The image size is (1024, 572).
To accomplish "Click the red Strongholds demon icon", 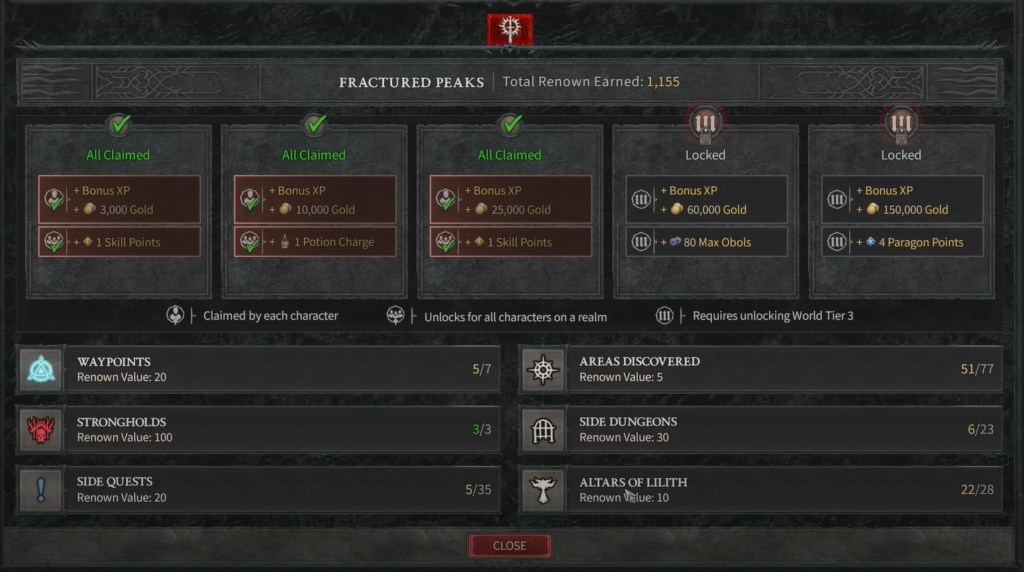I will click(41, 430).
